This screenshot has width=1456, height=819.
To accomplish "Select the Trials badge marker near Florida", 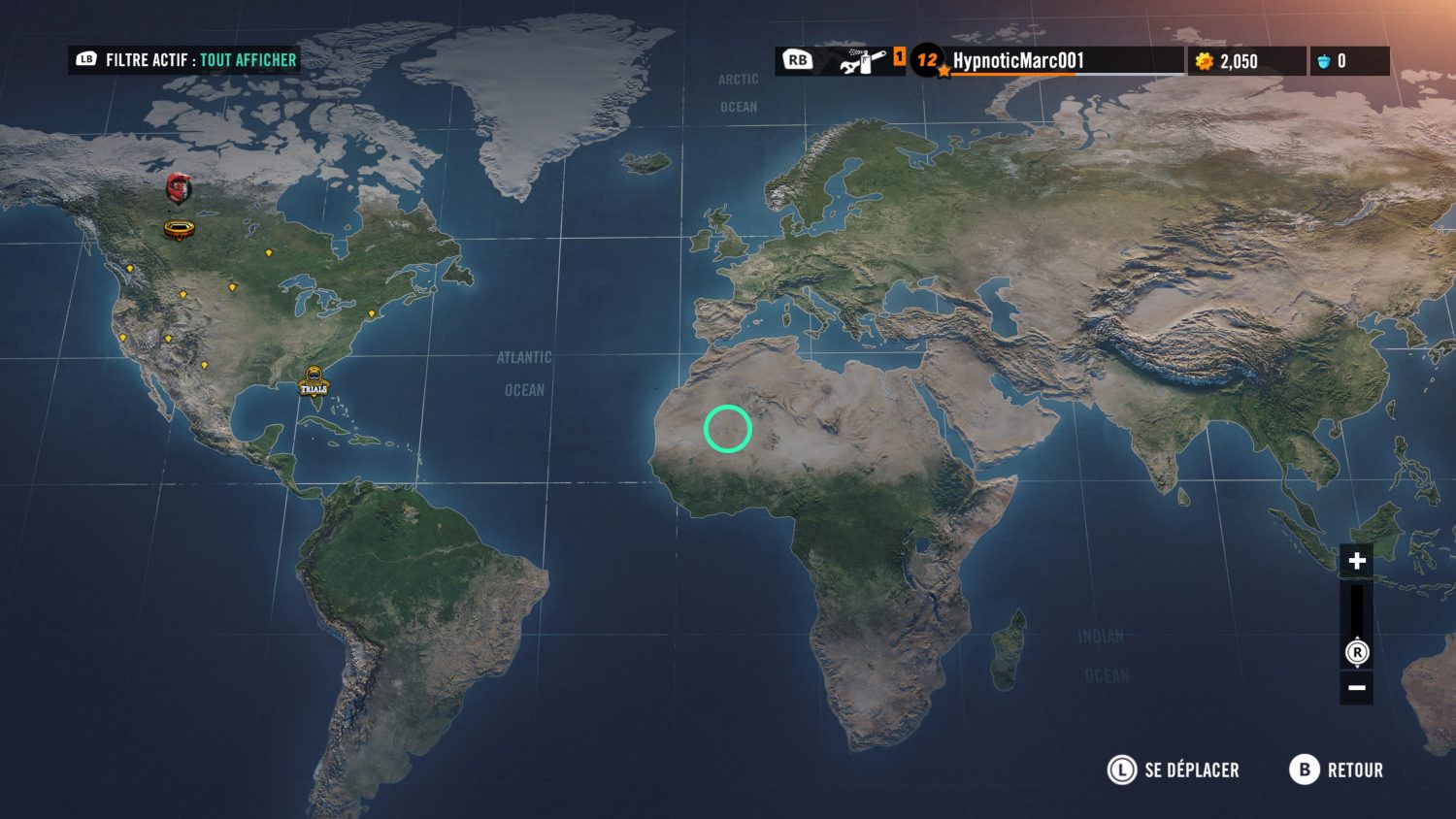I will click(x=314, y=381).
